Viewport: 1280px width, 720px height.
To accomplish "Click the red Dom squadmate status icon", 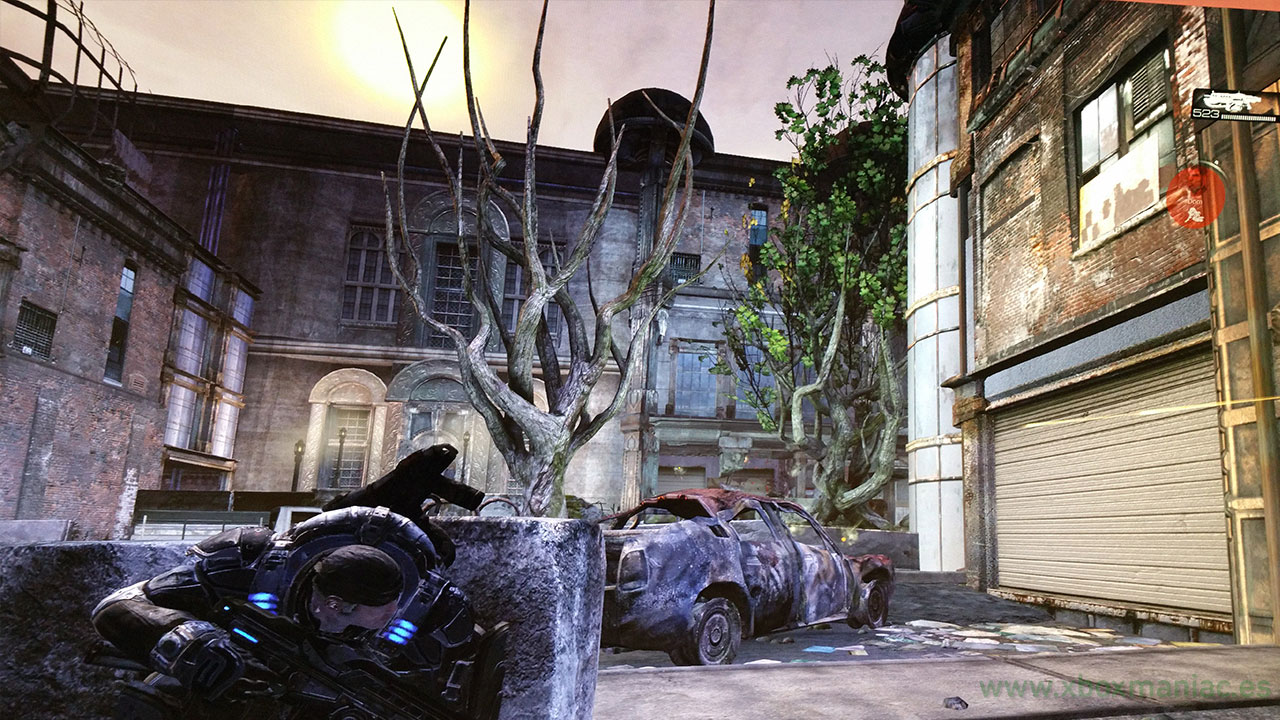I will coord(1195,196).
